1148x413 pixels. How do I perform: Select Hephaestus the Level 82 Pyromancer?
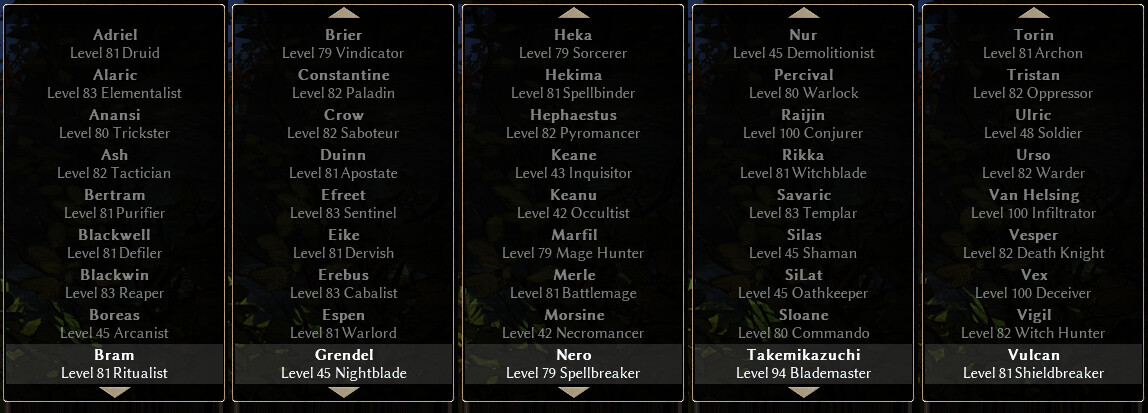(573, 124)
